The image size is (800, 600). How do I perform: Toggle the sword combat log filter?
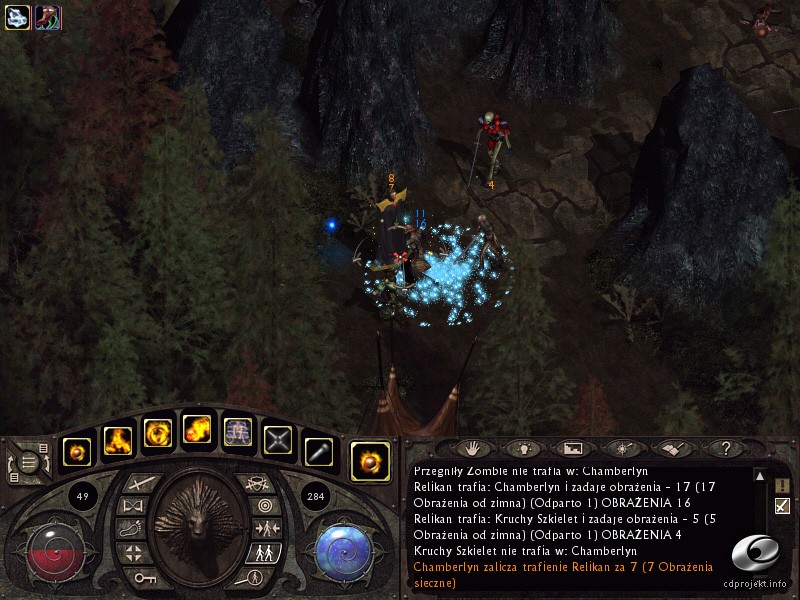click(x=782, y=506)
